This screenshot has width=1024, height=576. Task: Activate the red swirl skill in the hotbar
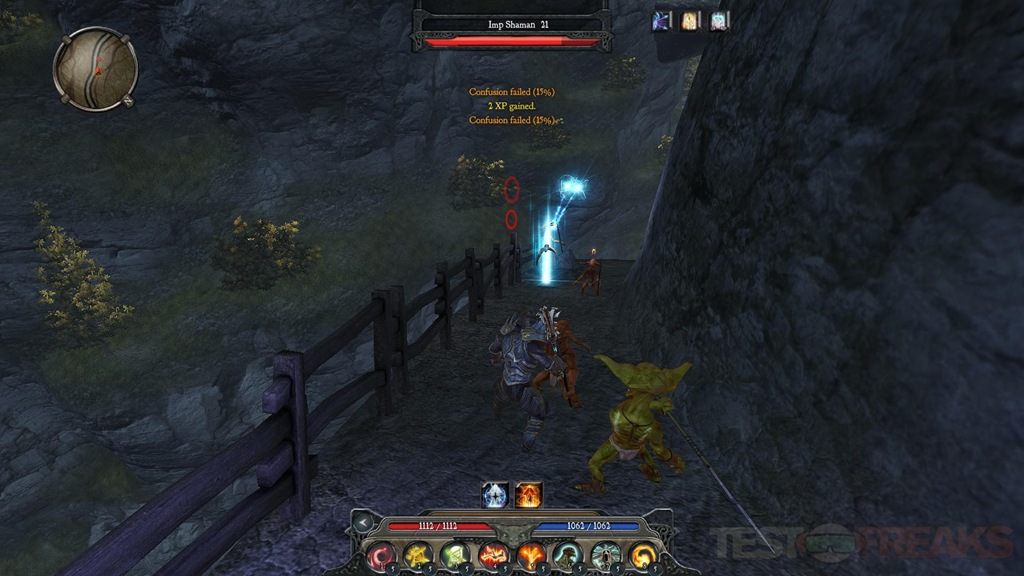pos(382,554)
